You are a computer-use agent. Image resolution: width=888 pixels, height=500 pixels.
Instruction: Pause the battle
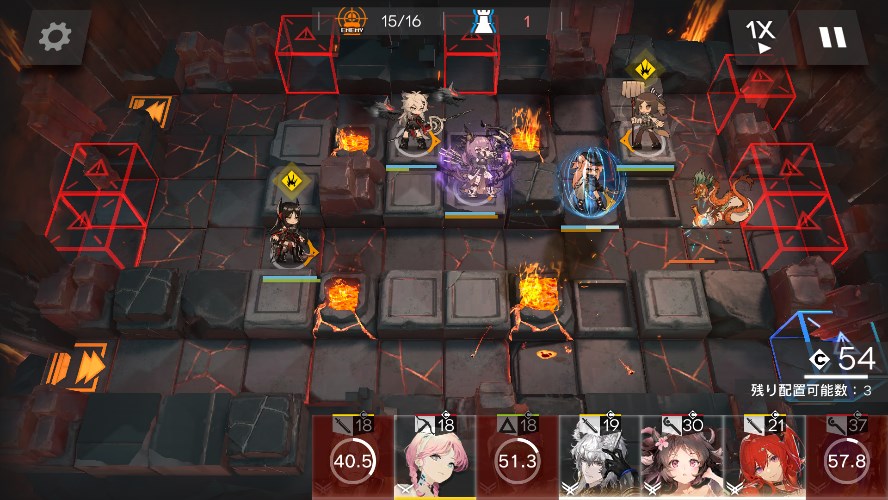832,37
